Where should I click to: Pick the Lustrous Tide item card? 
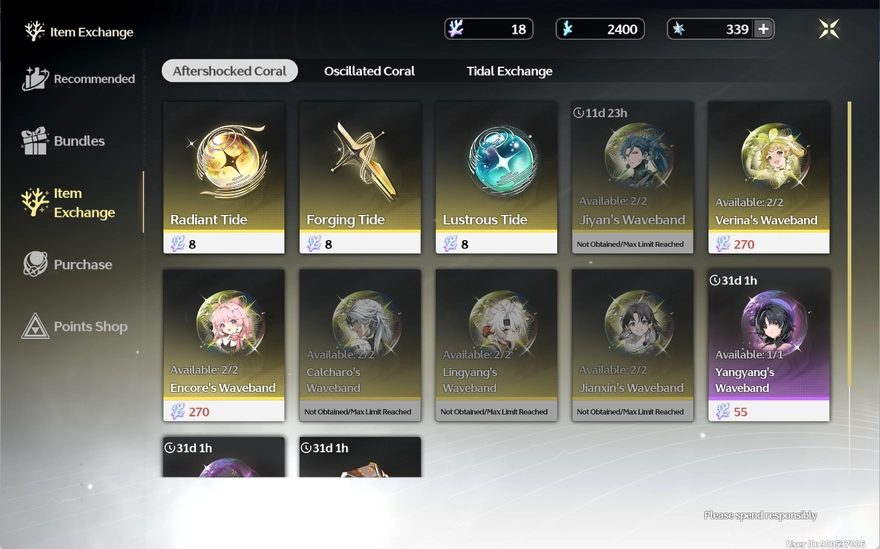[496, 177]
